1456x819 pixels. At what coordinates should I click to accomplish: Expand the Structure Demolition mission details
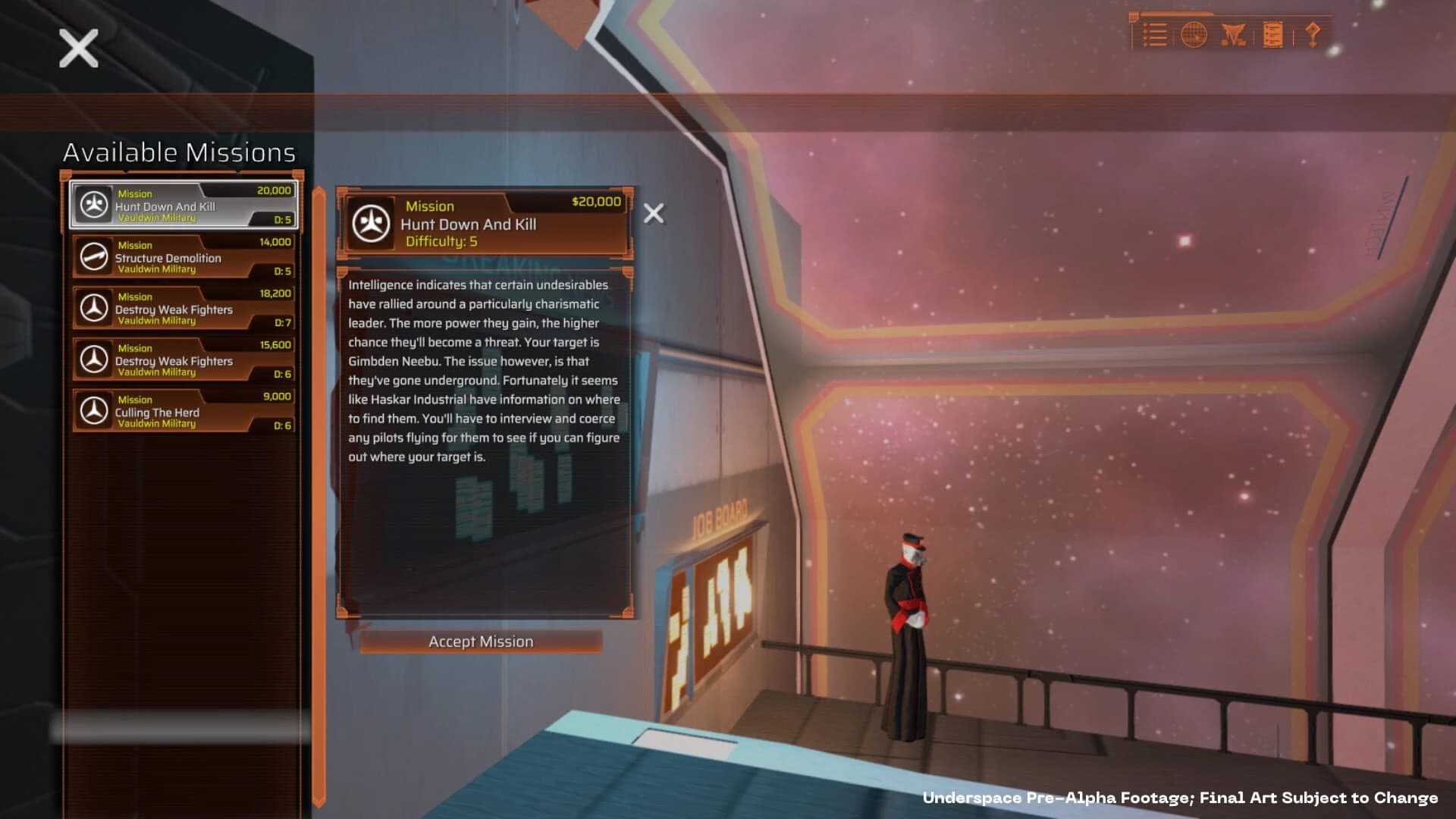[x=182, y=256]
